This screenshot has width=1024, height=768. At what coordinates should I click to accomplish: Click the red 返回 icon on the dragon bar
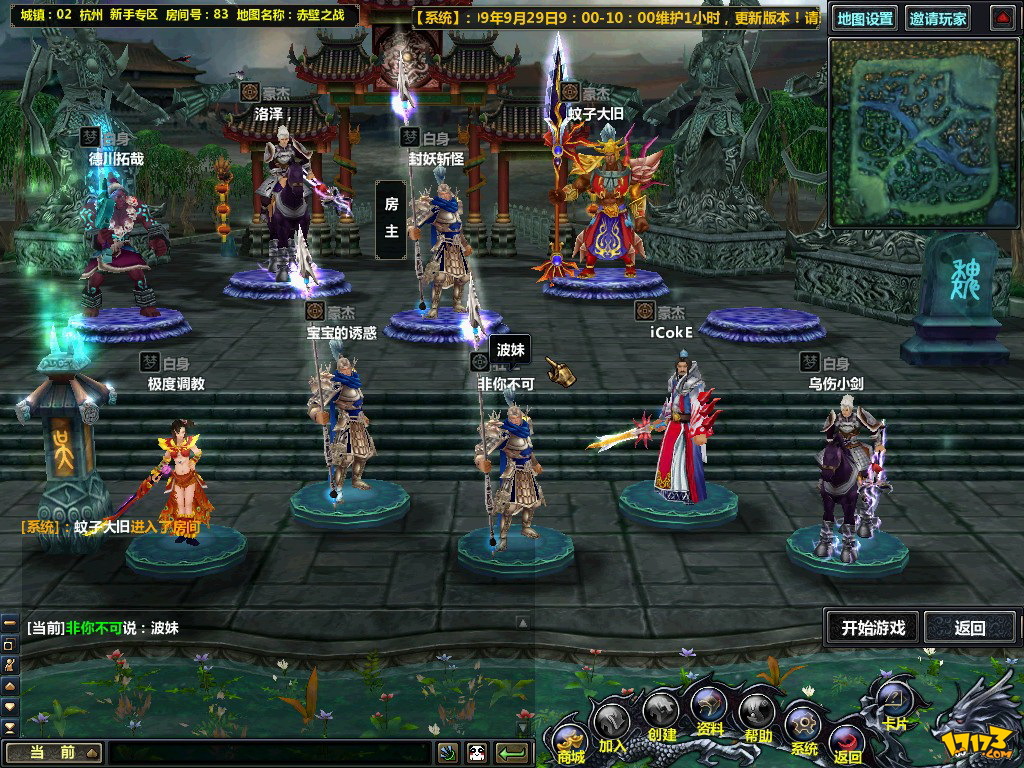click(x=846, y=745)
